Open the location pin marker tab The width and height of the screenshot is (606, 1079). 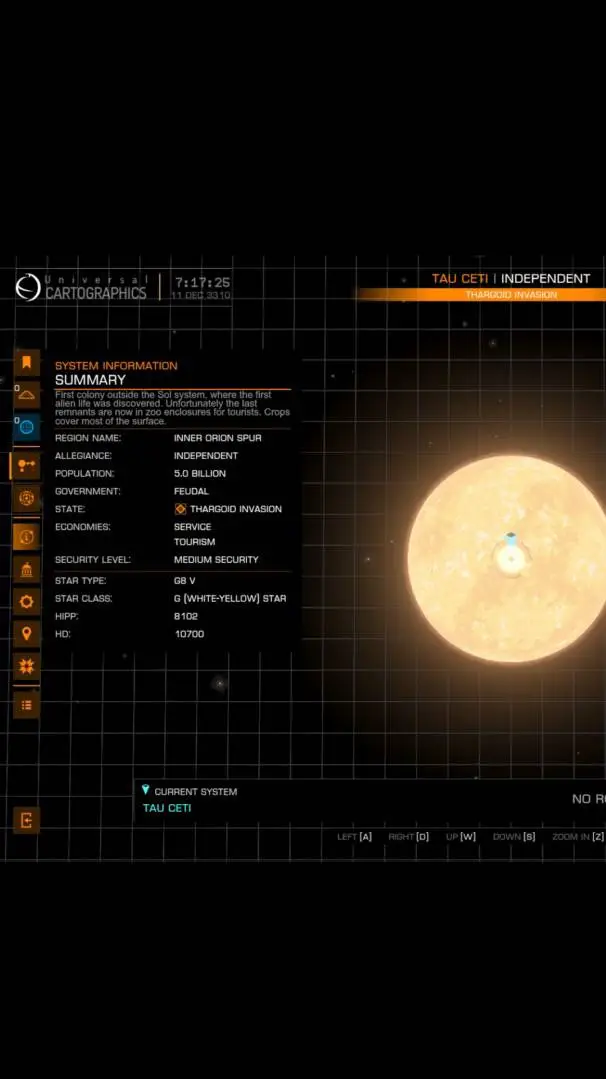26,633
